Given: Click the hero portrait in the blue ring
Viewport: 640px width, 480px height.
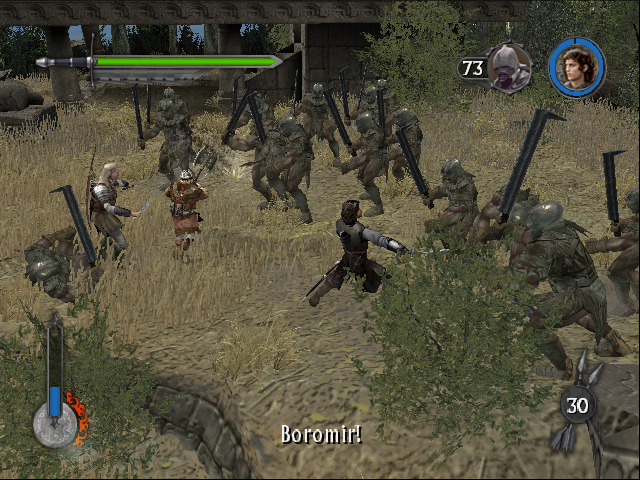Looking at the screenshot, I should [x=577, y=67].
